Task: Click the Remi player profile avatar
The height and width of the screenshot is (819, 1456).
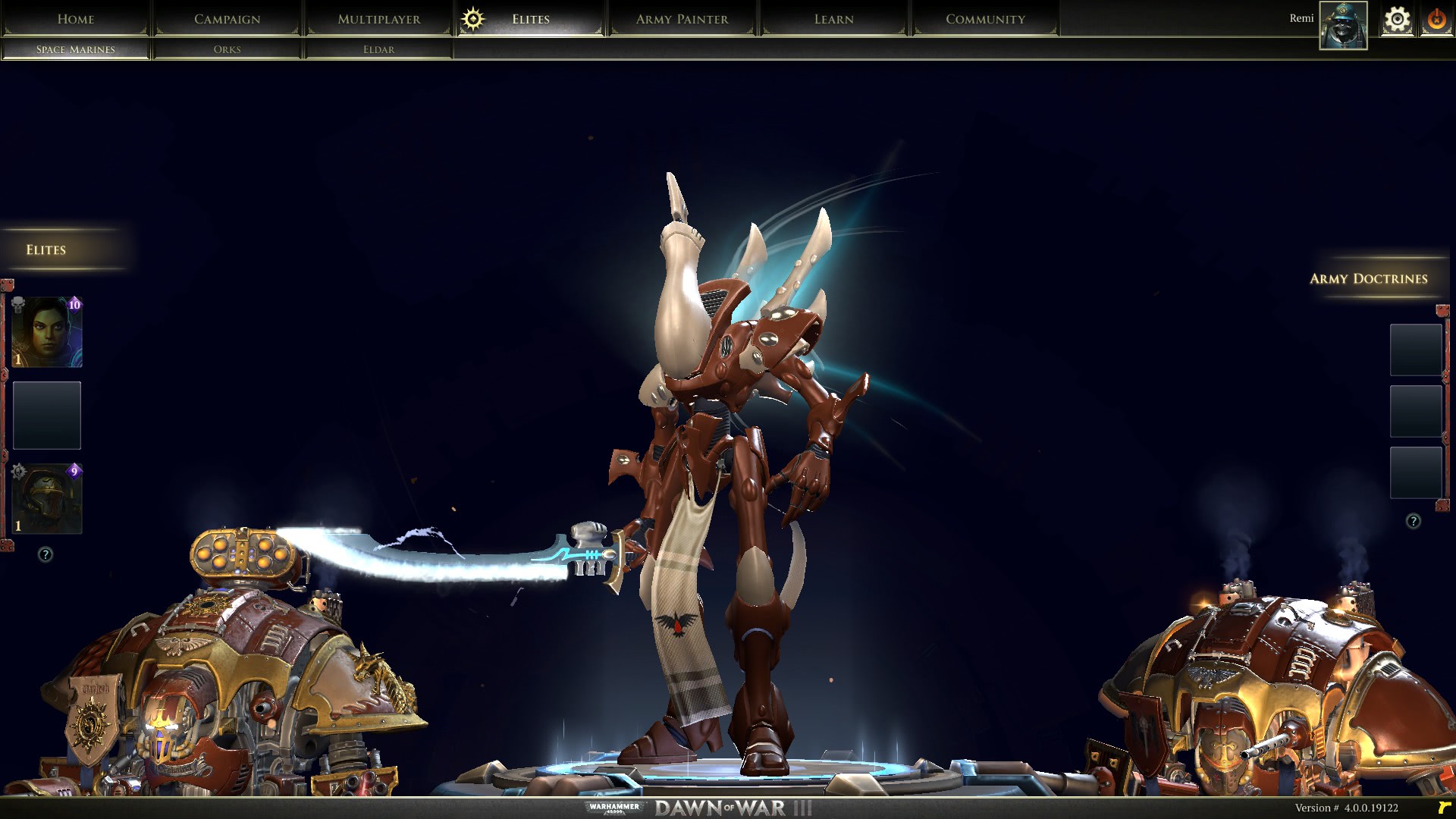Action: pos(1343,25)
